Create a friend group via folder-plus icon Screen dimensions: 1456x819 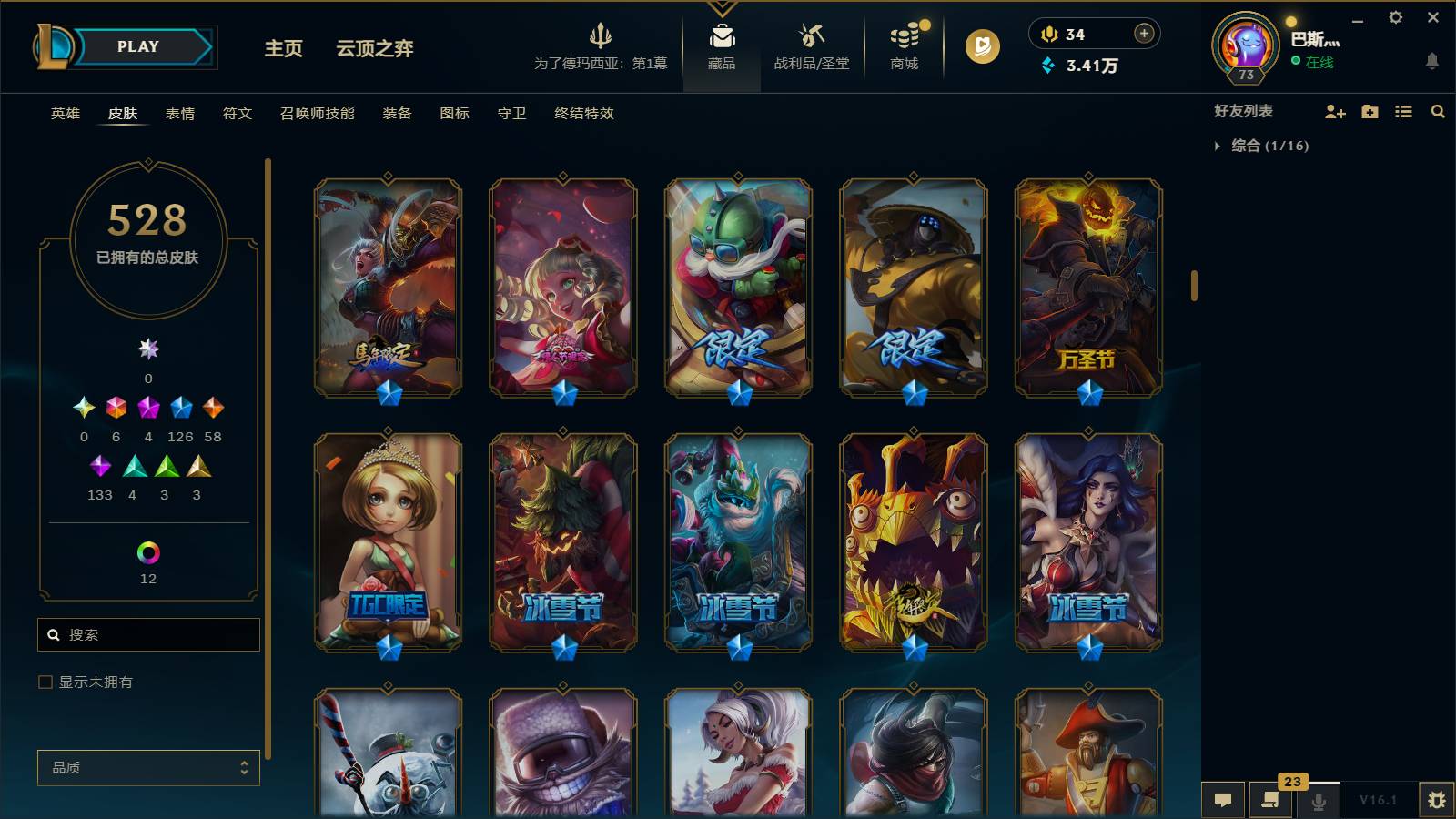click(x=1369, y=112)
